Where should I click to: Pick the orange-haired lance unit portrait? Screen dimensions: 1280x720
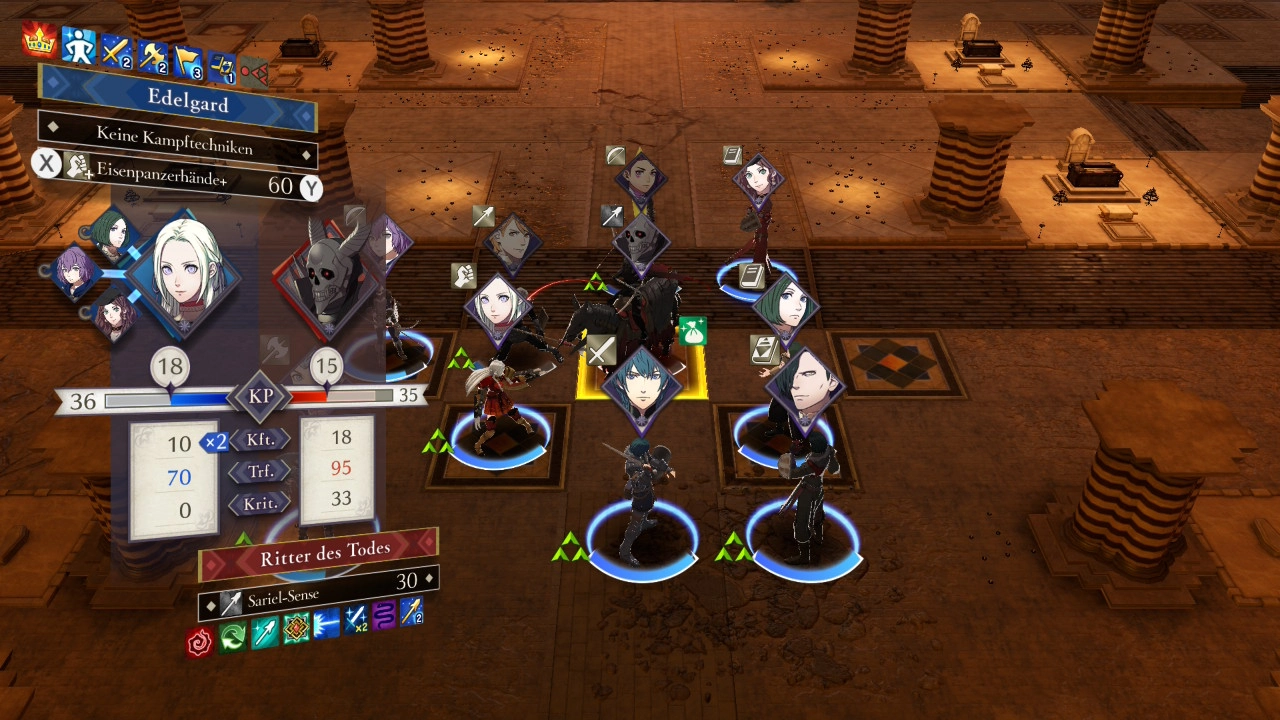[511, 244]
